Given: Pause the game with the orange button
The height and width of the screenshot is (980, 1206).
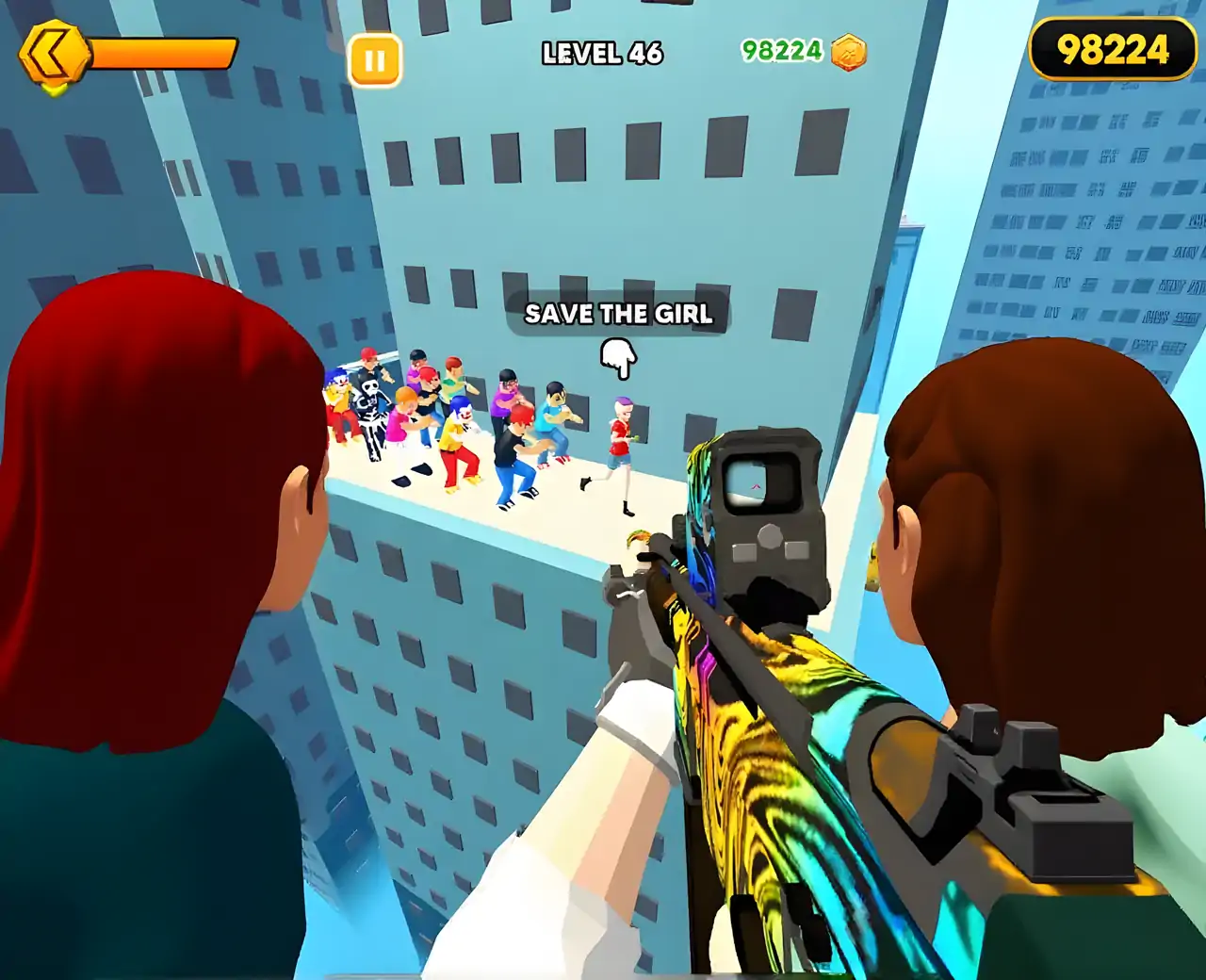Looking at the screenshot, I should [x=374, y=60].
